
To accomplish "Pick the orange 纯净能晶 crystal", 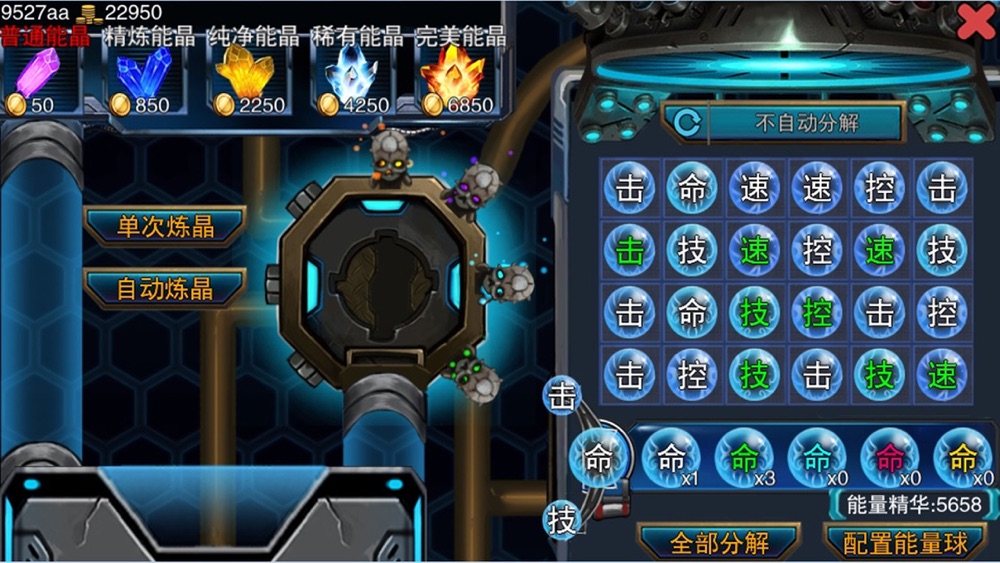I will click(x=245, y=74).
